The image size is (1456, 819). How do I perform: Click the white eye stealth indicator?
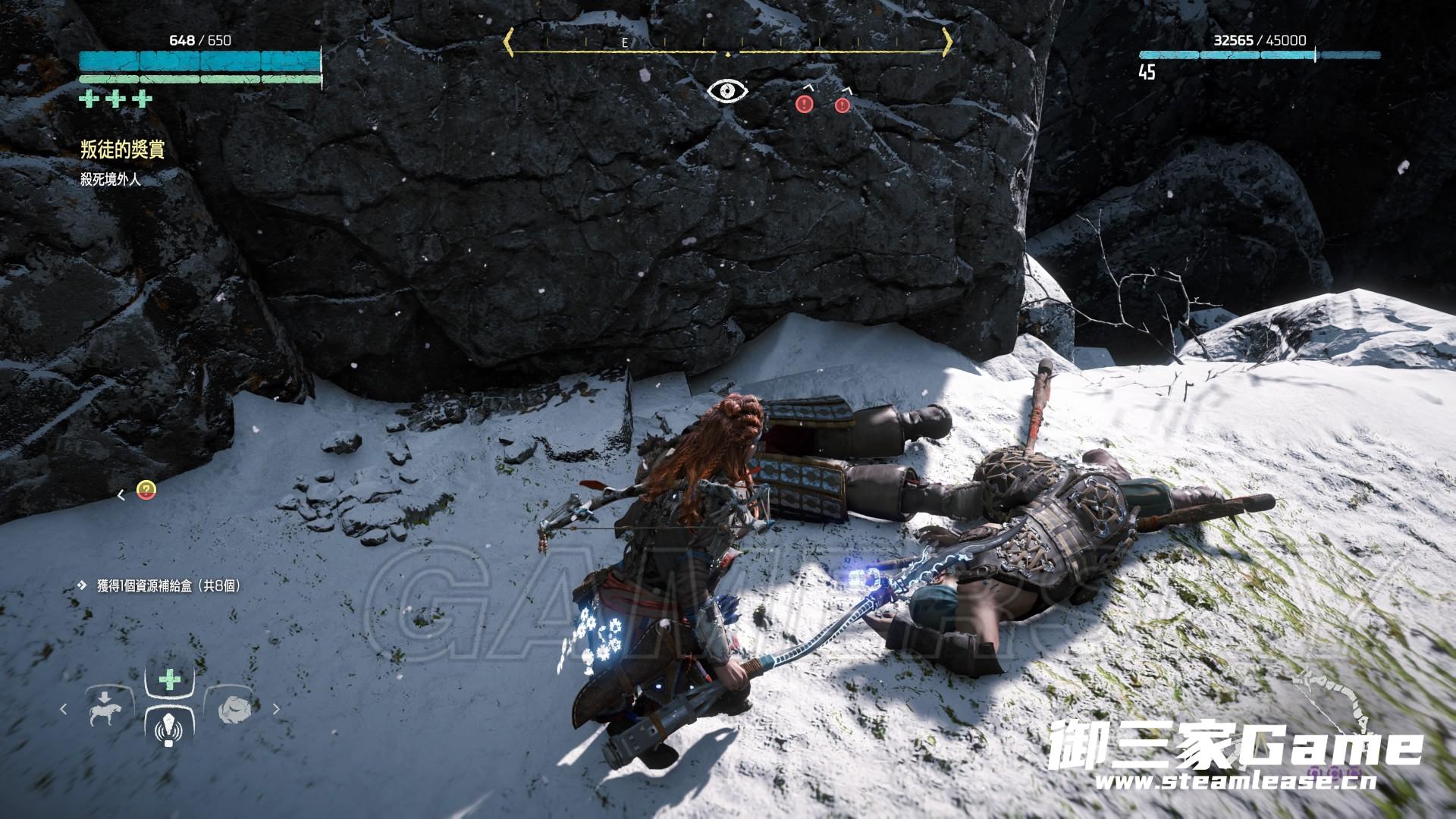pyautogui.click(x=727, y=91)
